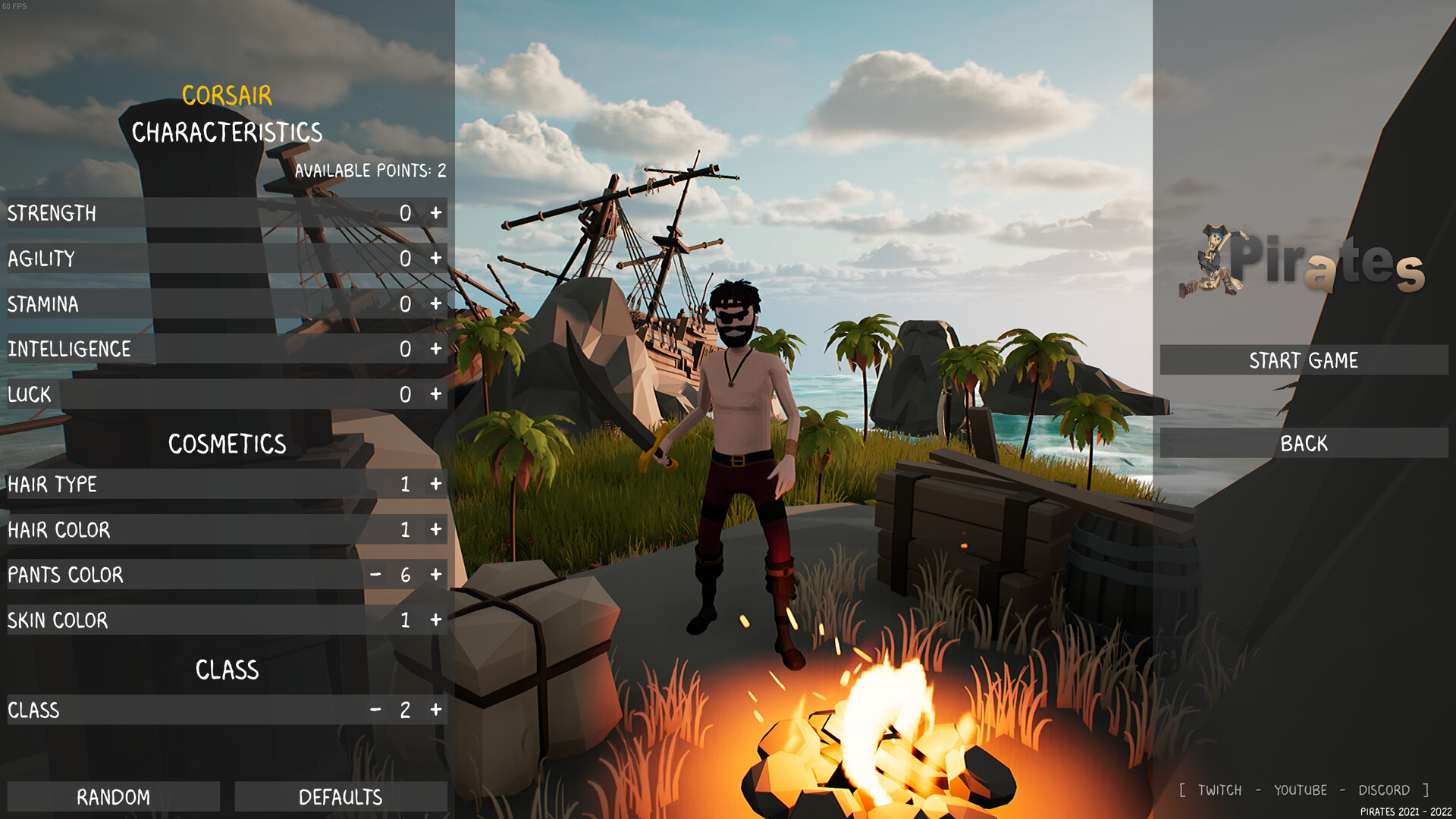Decrease the Pants Color value
Screen dimensions: 1456x819
(375, 576)
